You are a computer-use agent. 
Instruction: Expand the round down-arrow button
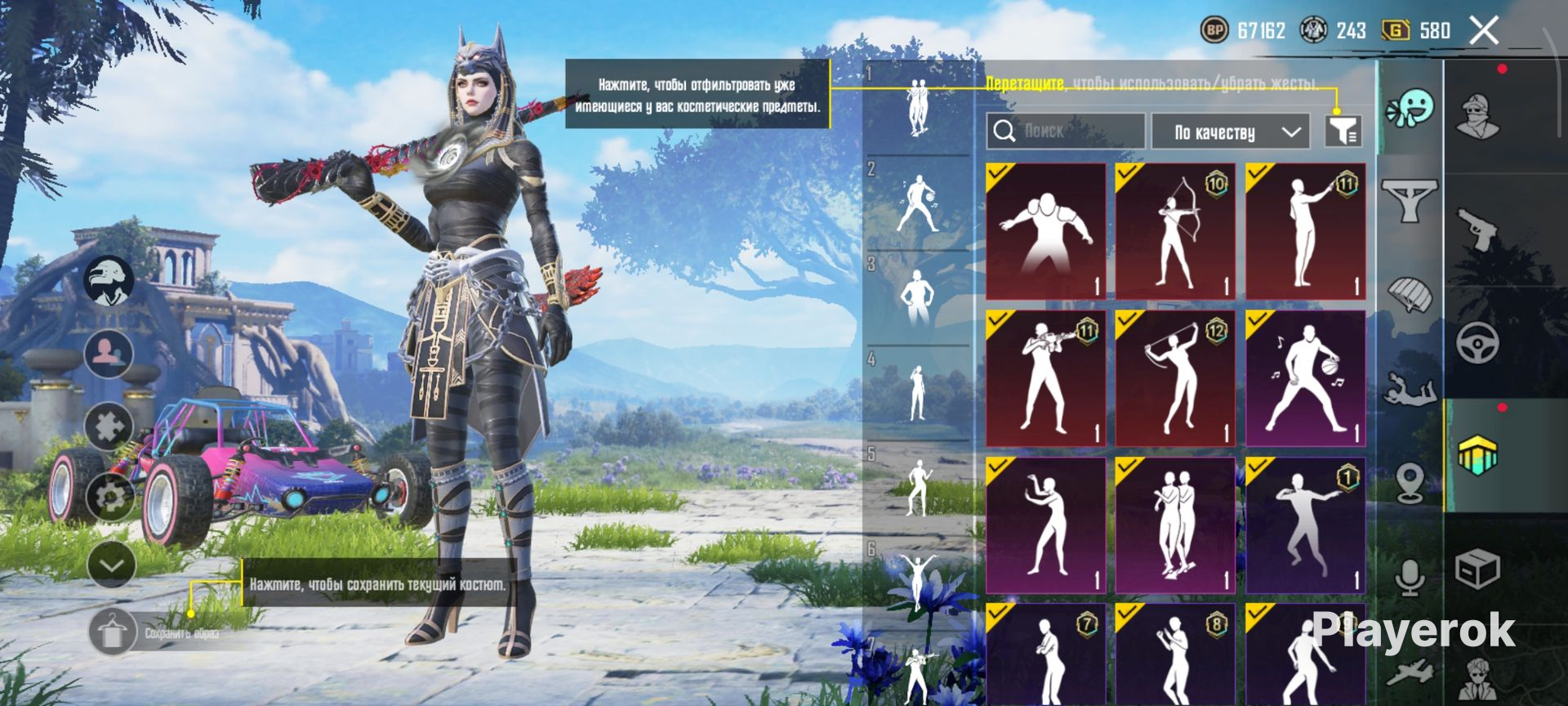pyautogui.click(x=110, y=564)
